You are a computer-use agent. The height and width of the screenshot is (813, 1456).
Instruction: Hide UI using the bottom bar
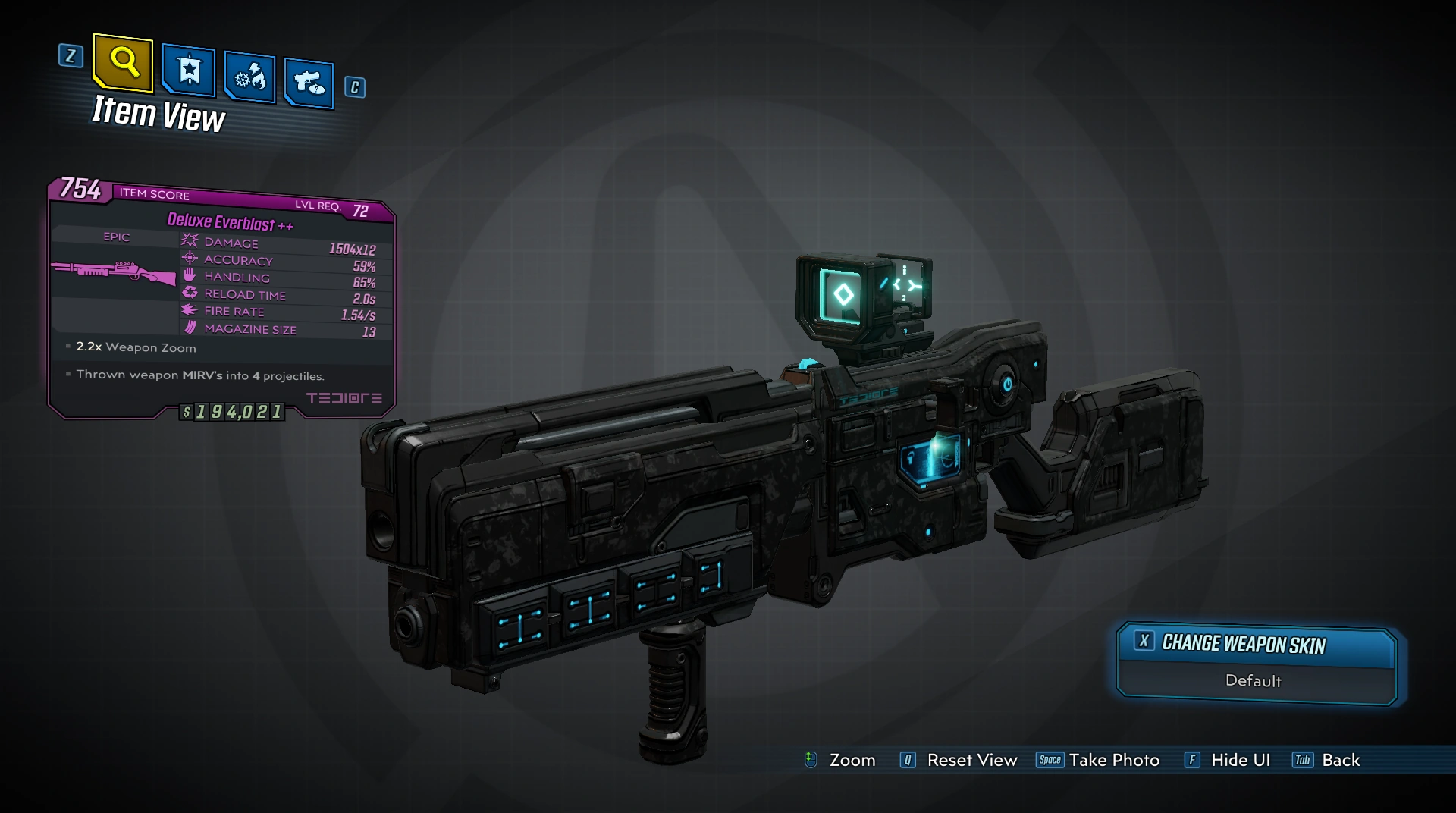click(x=1228, y=760)
